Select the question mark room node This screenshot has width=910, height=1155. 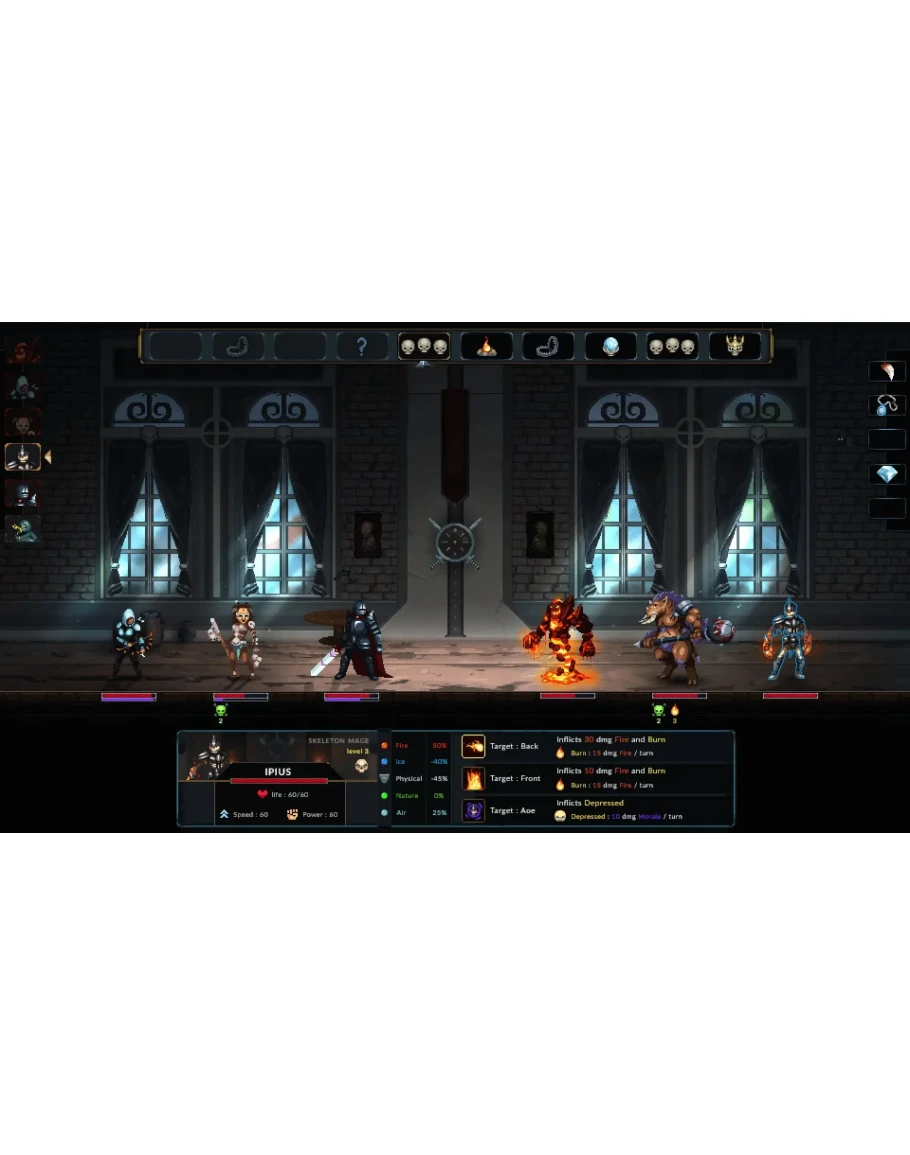(362, 347)
